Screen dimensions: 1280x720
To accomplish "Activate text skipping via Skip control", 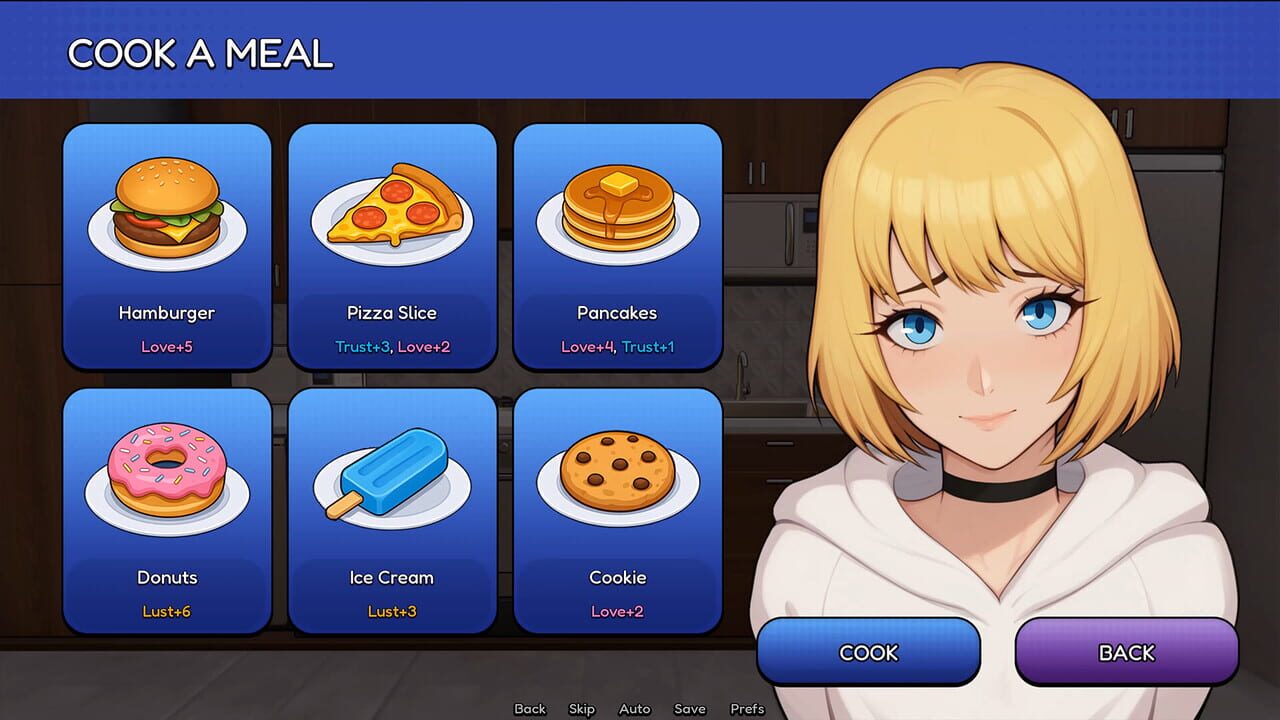I will [x=581, y=708].
